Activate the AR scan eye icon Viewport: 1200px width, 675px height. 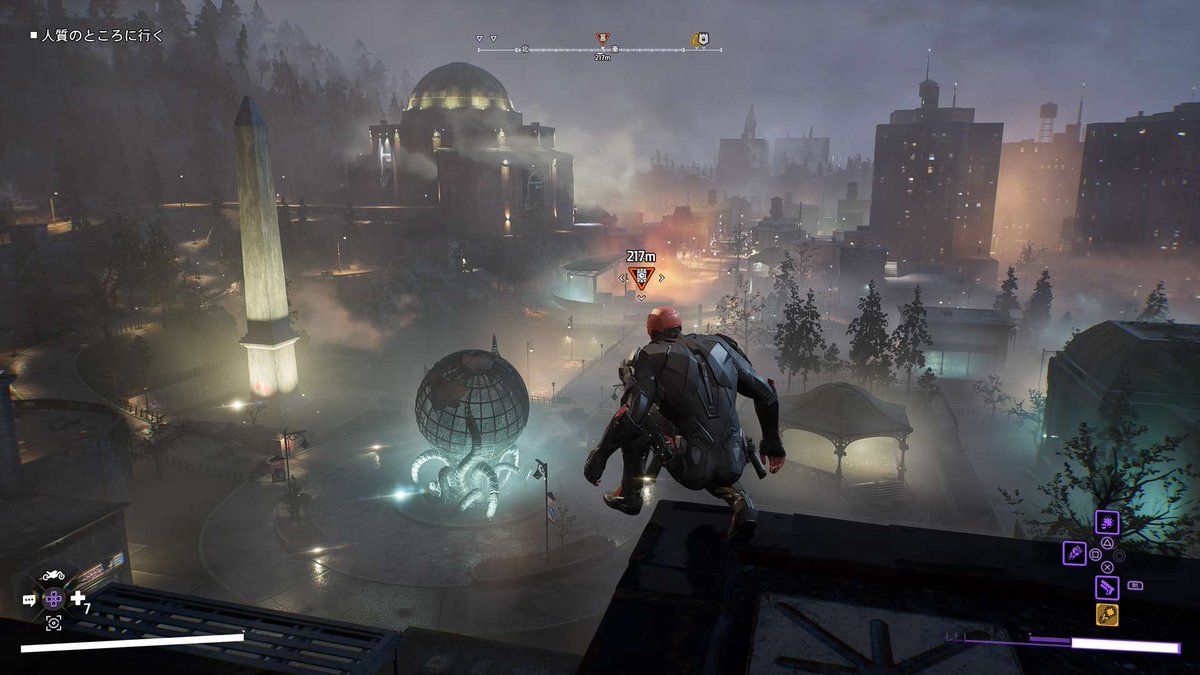coord(53,623)
